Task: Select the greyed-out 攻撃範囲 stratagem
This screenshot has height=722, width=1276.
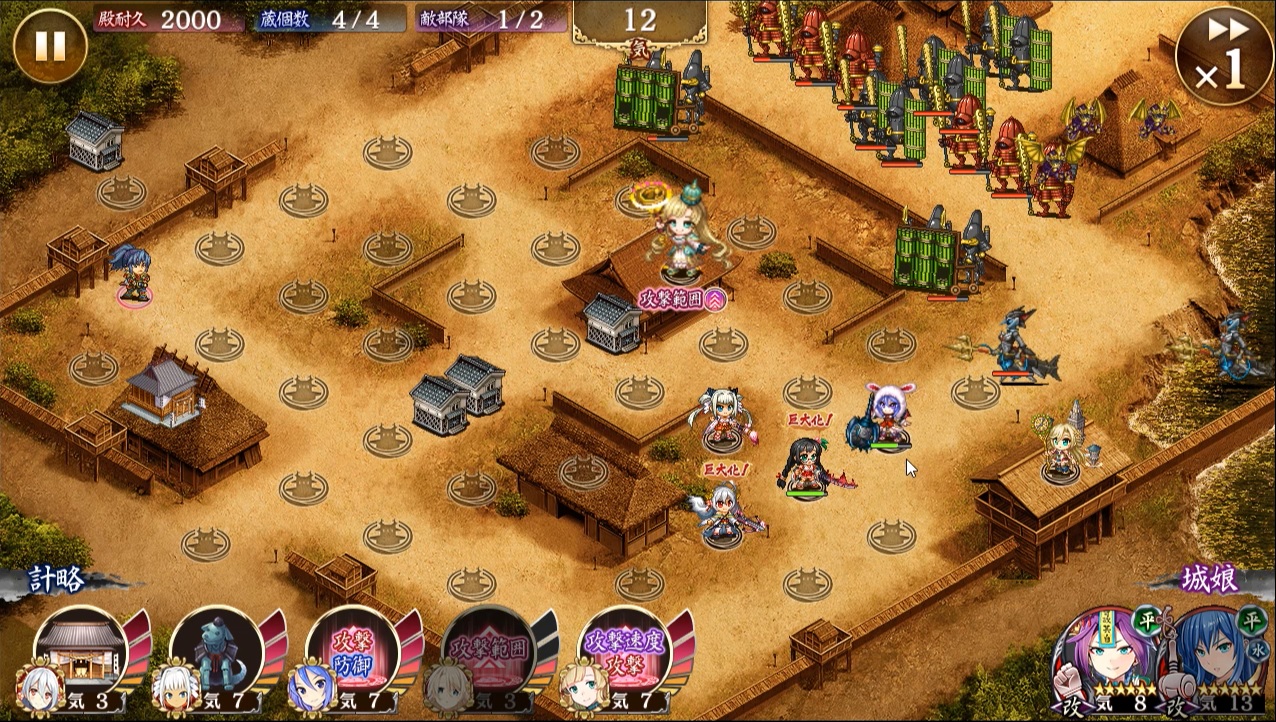Action: point(488,650)
